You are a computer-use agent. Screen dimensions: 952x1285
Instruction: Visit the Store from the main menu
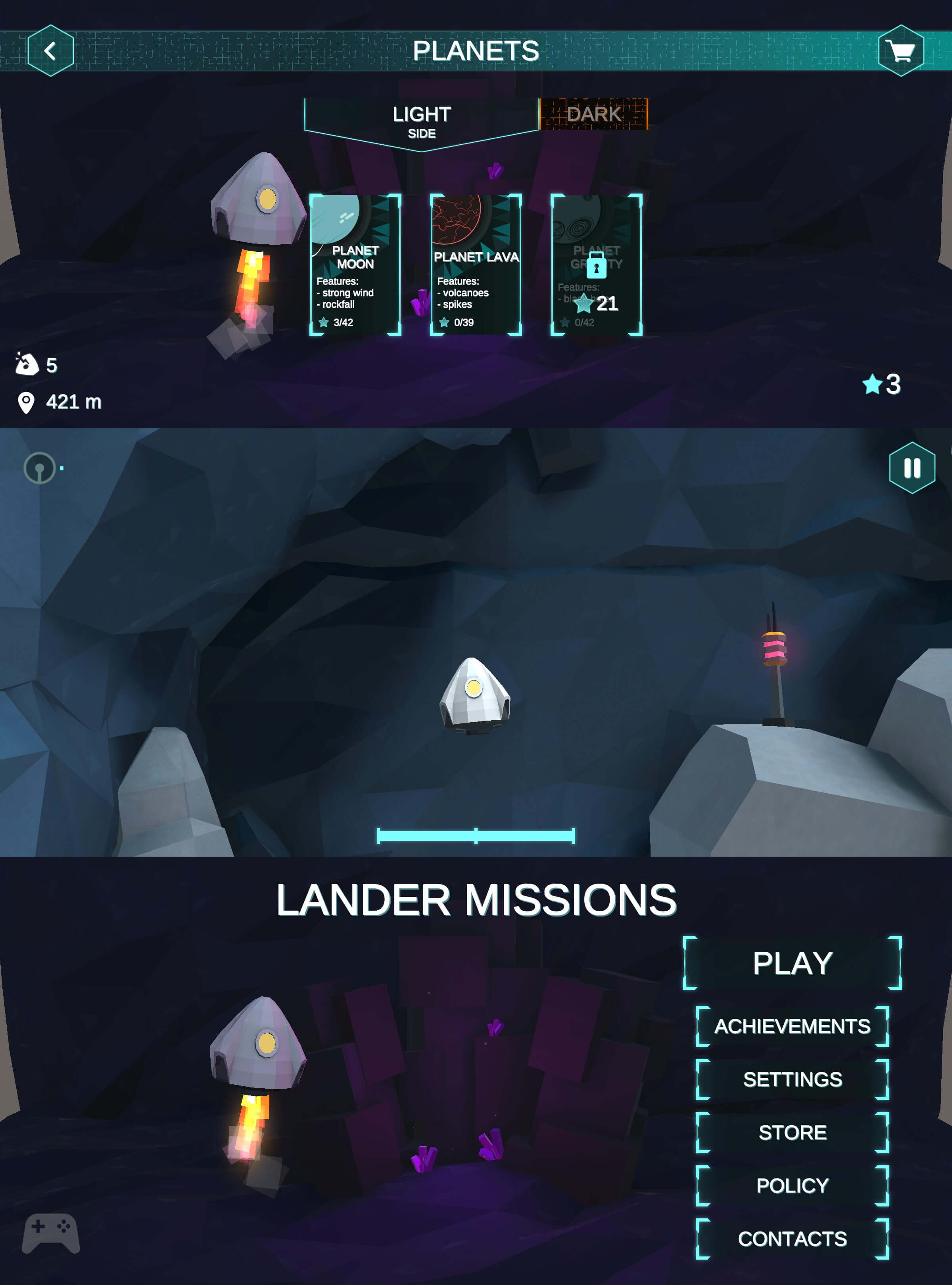792,1132
